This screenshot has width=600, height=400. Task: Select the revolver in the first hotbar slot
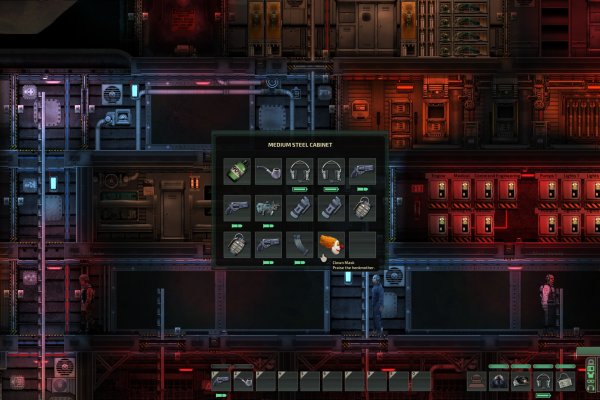point(221,380)
